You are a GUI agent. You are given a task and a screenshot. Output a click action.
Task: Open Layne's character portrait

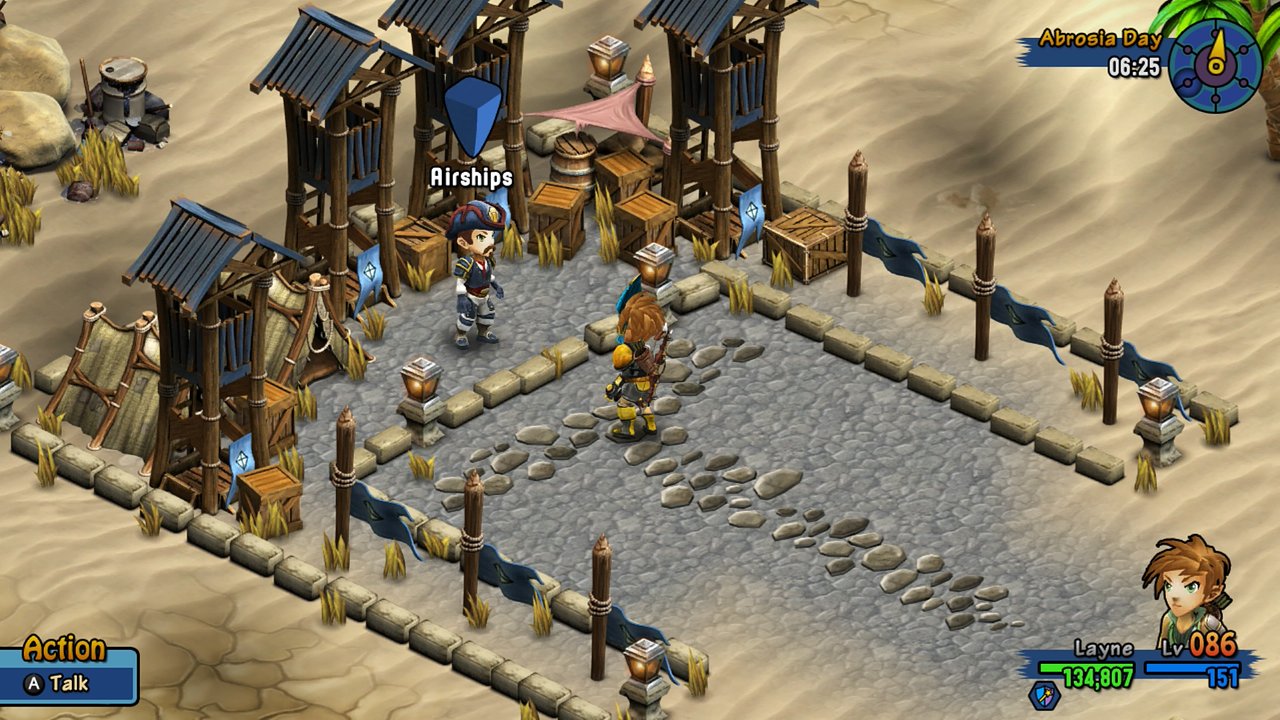click(x=1184, y=590)
